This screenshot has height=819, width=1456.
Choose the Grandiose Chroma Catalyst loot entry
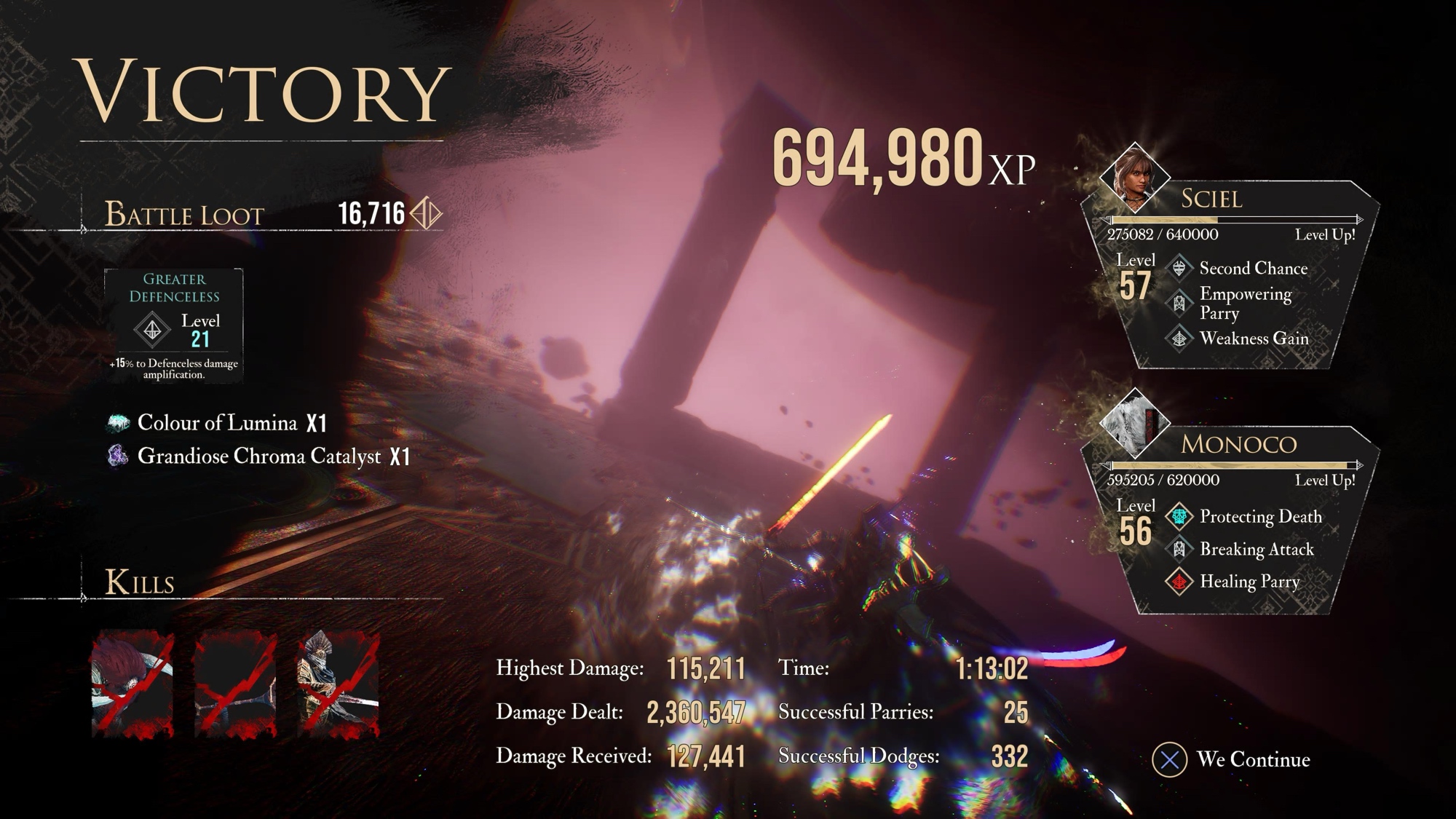[x=258, y=456]
